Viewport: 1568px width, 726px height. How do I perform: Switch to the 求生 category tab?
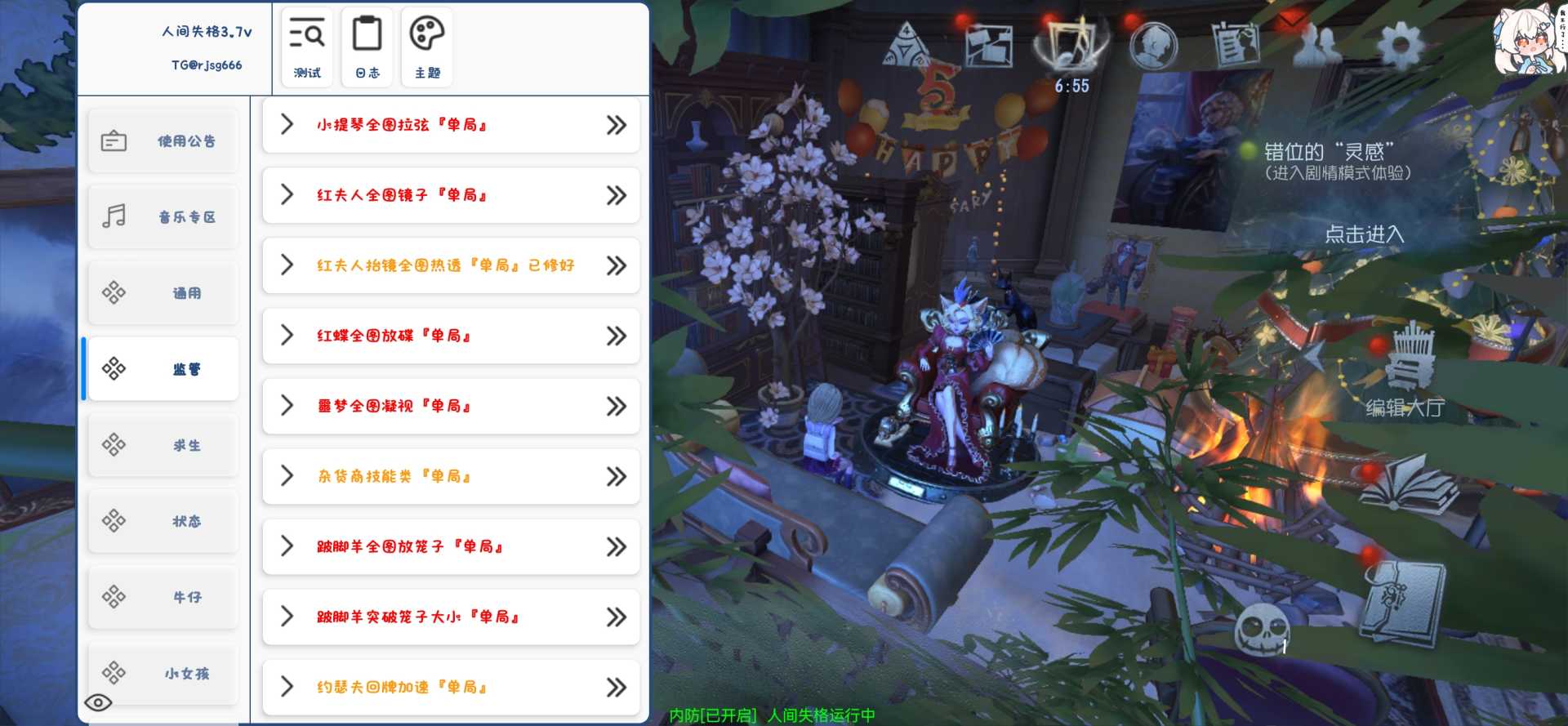coord(163,445)
